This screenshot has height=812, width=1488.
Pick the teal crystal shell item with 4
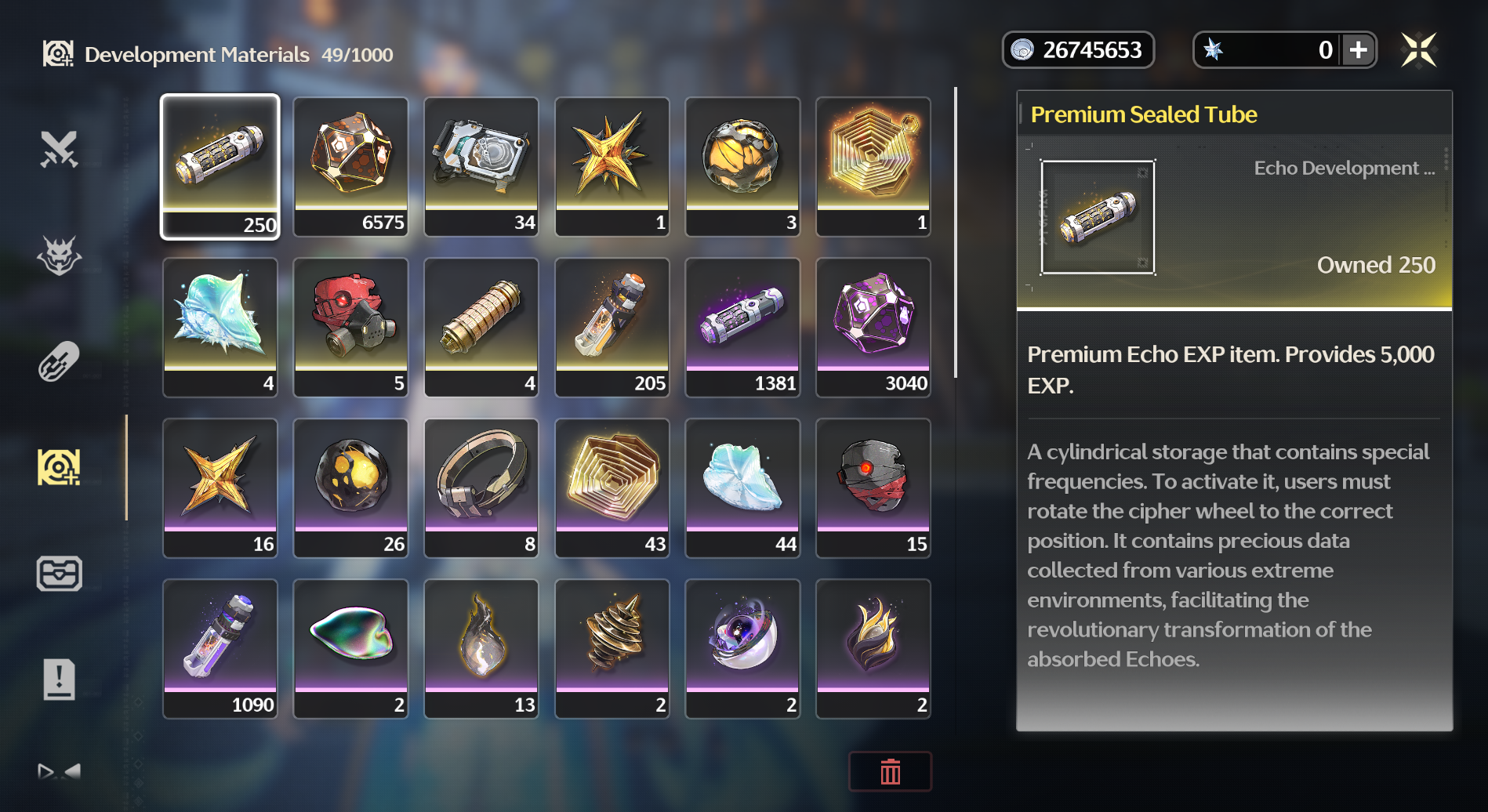pyautogui.click(x=220, y=327)
